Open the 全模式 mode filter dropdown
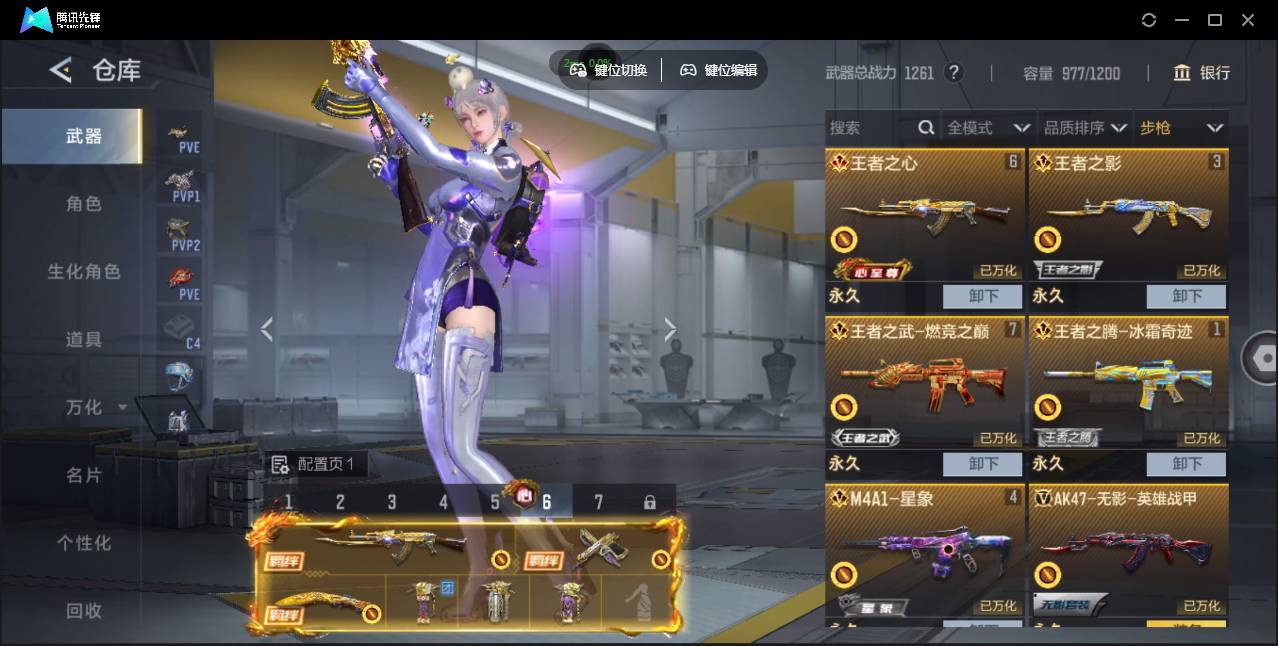Viewport: 1278px width, 646px height. coord(988,128)
